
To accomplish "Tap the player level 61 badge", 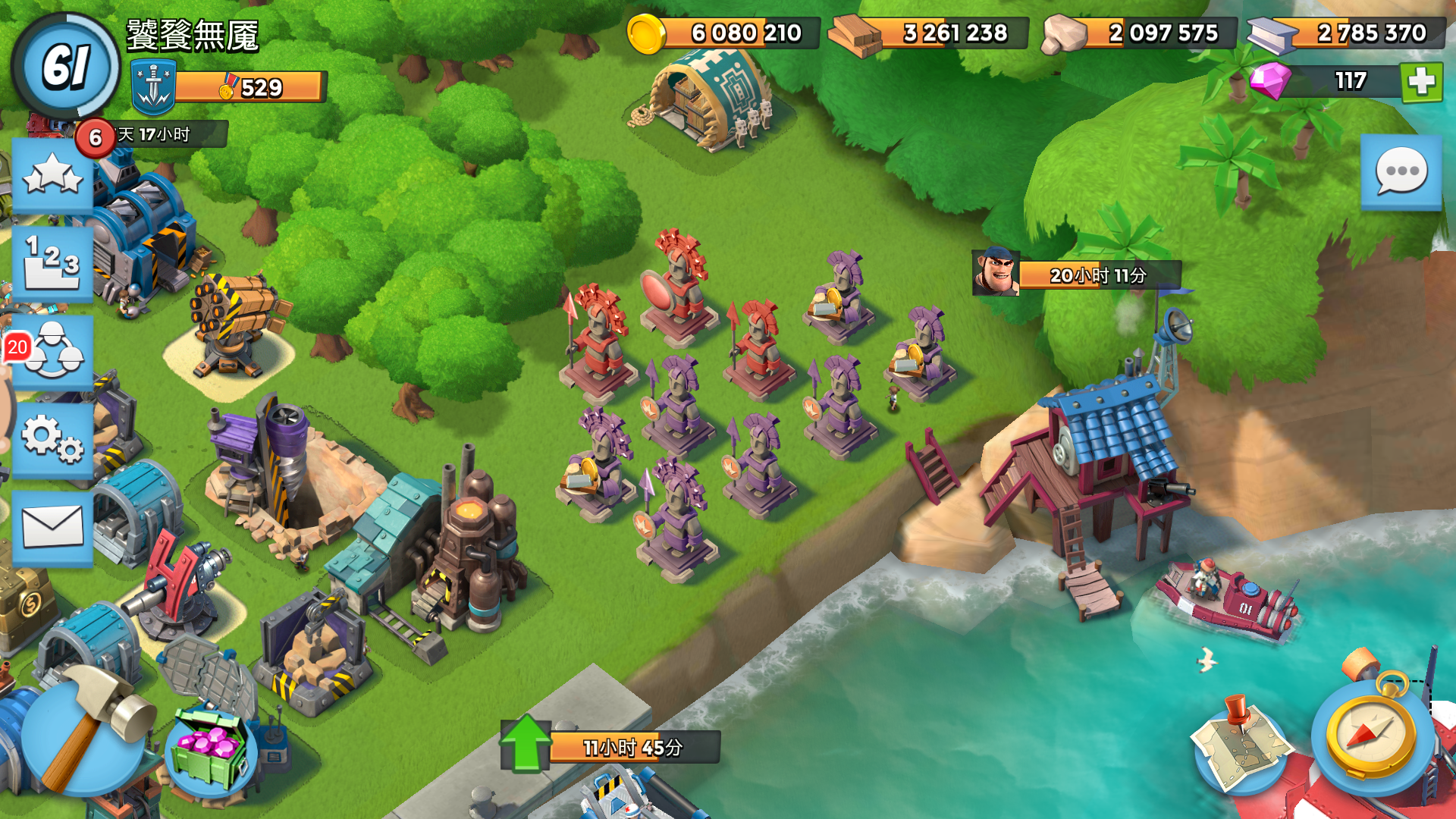I will click(x=67, y=66).
